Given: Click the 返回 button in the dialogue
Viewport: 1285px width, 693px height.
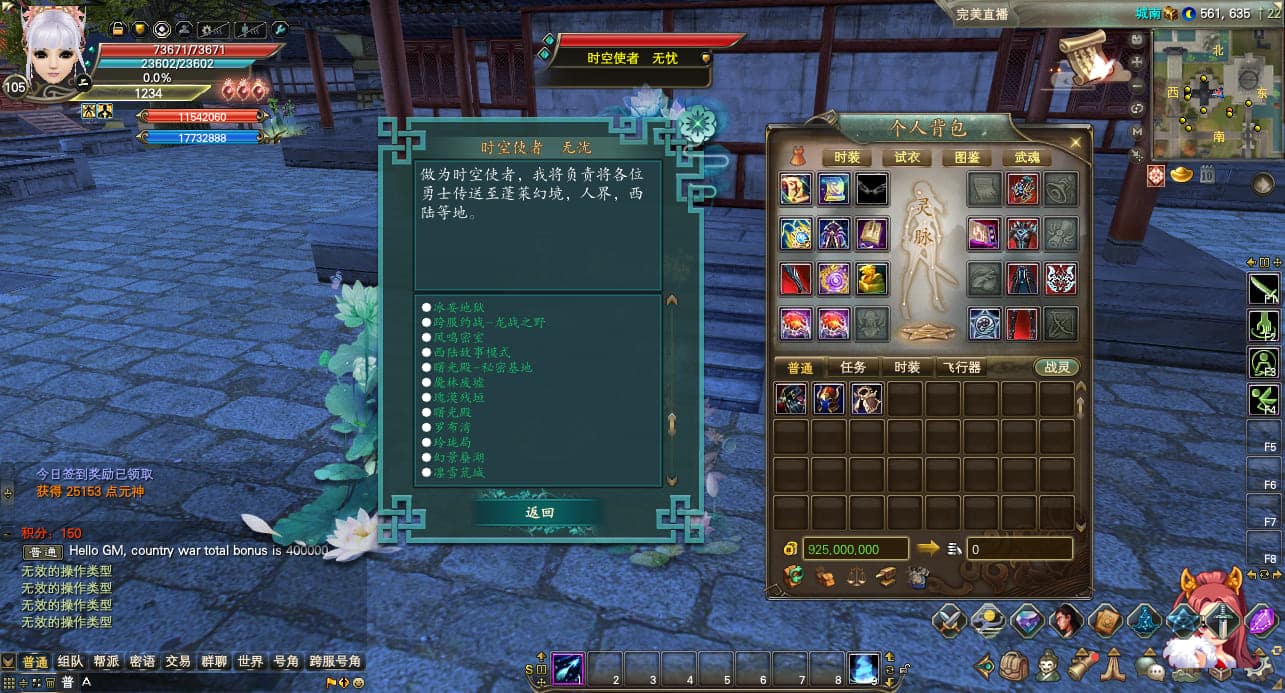Looking at the screenshot, I should [539, 512].
